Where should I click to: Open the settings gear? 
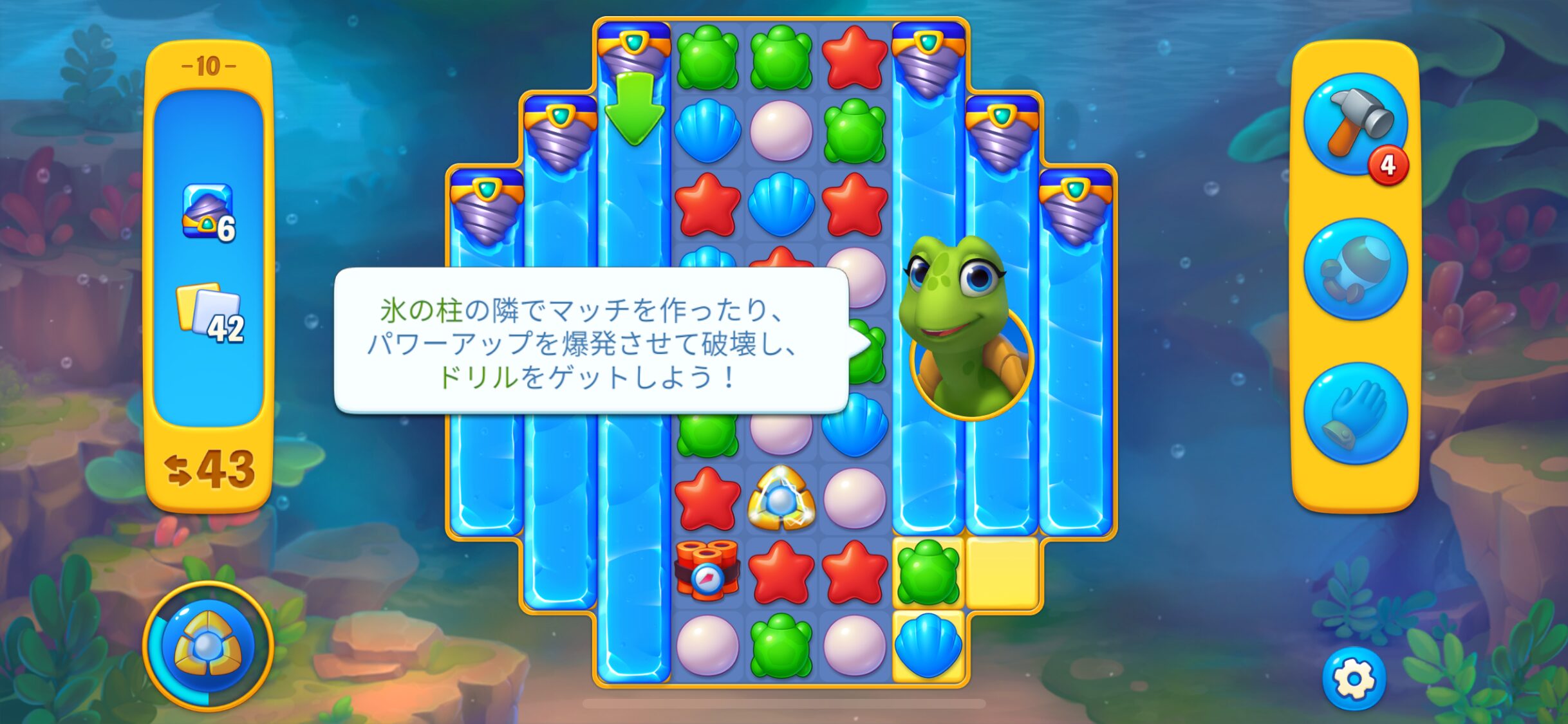point(1353,678)
